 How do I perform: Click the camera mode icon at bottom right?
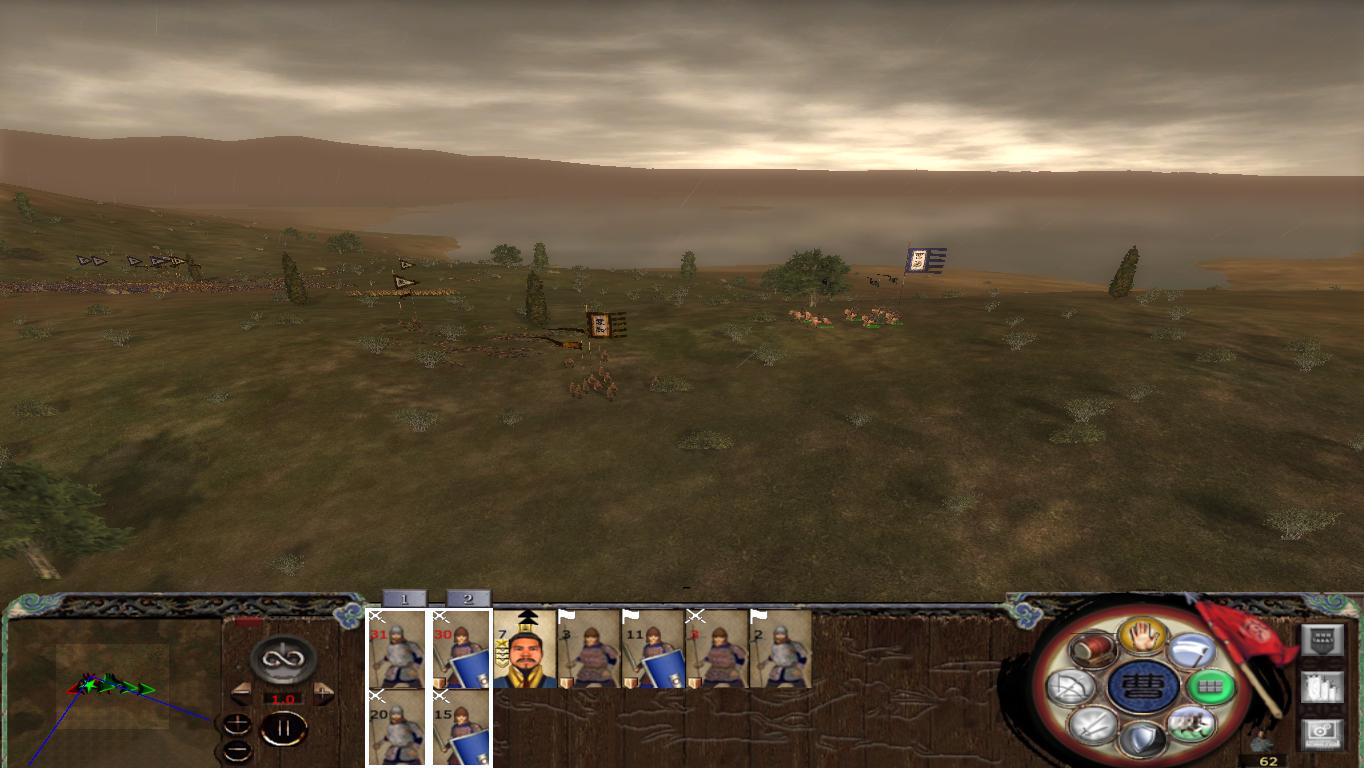click(x=1322, y=733)
